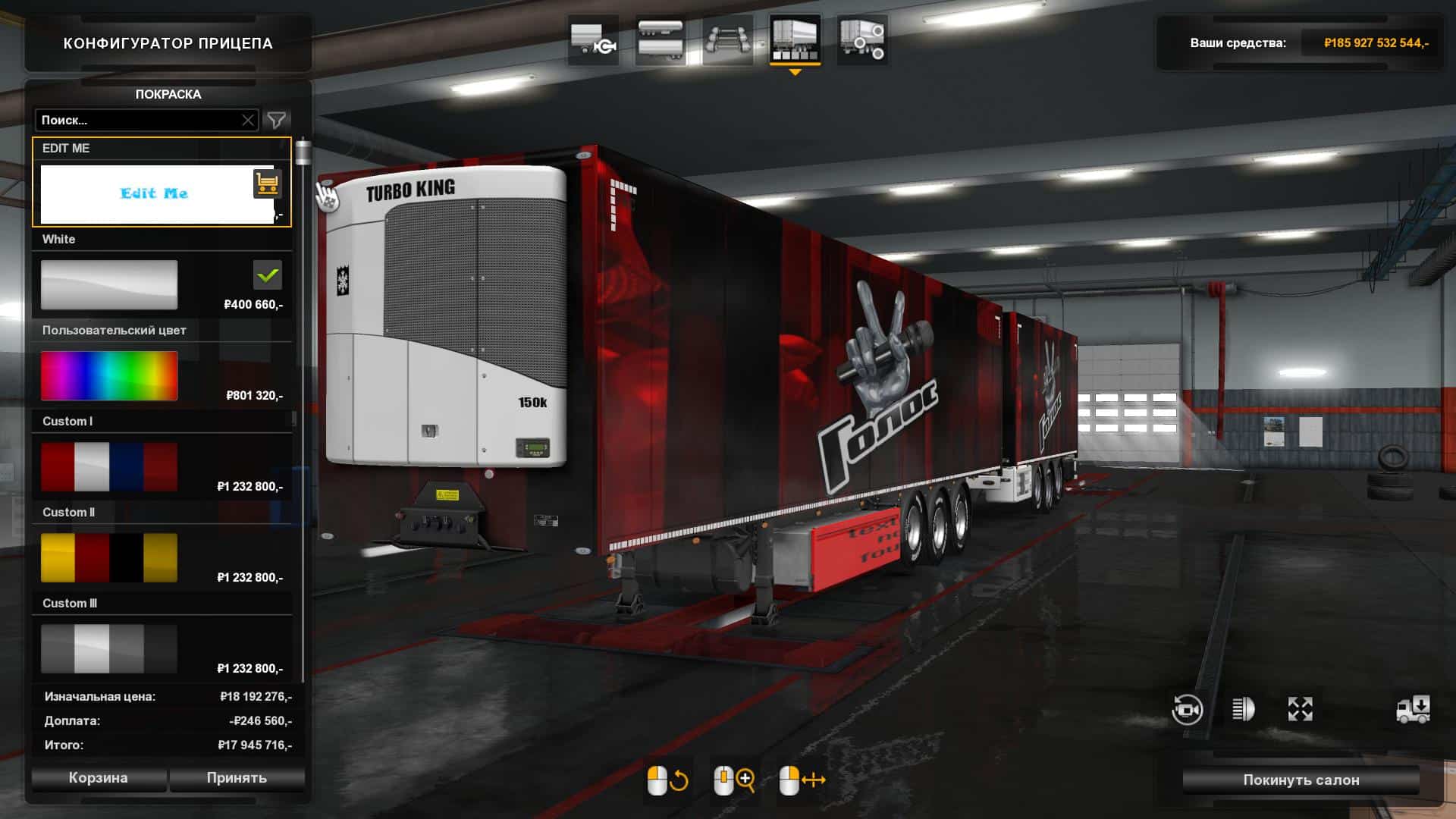Select the EDIT ME paint job thumbnail
This screenshot has width=1456, height=819.
click(x=155, y=194)
